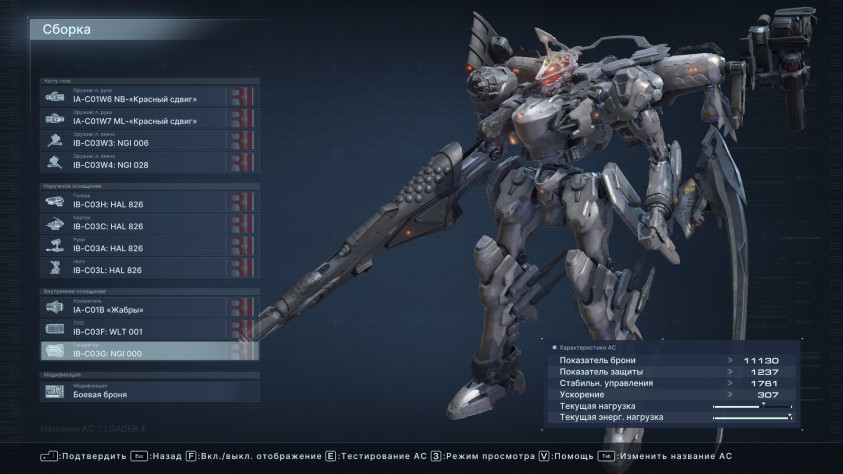The image size is (843, 474).
Task: Choose the IA-C01W7 ML «Красный сдвиг» weapon slot
Action: [150, 118]
